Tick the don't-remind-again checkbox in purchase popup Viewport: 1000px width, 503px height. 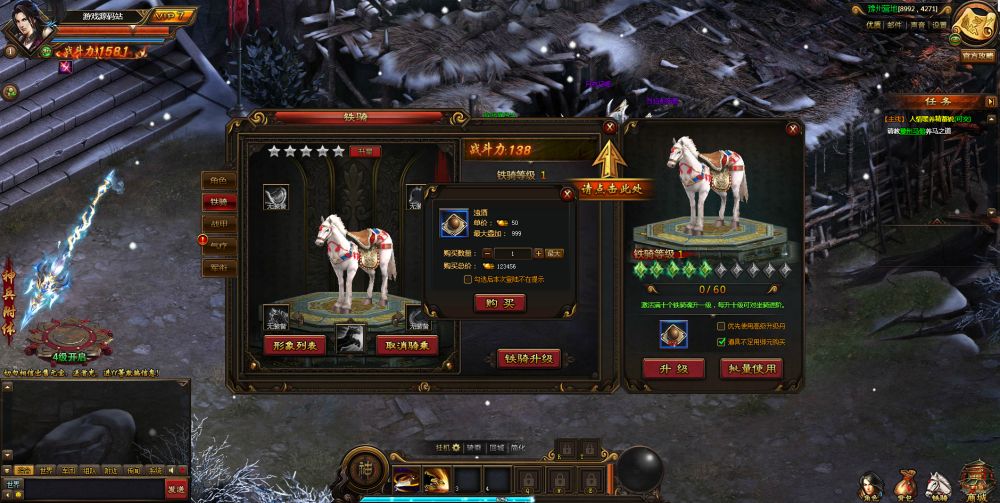(x=468, y=280)
